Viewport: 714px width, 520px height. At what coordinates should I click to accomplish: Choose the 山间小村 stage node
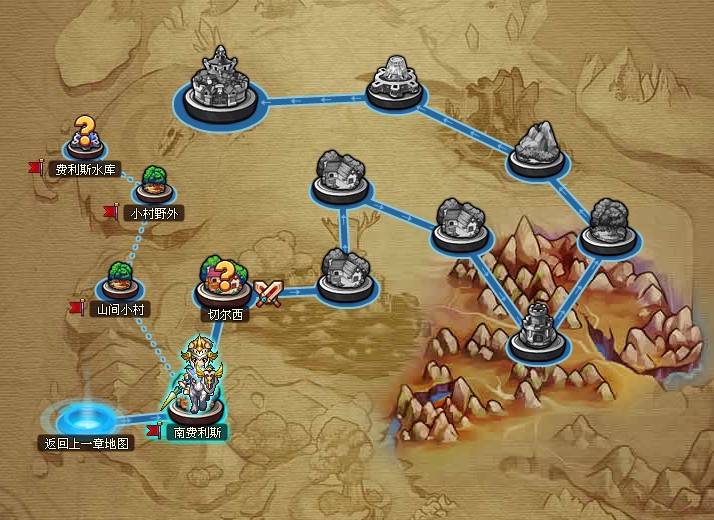(x=120, y=282)
